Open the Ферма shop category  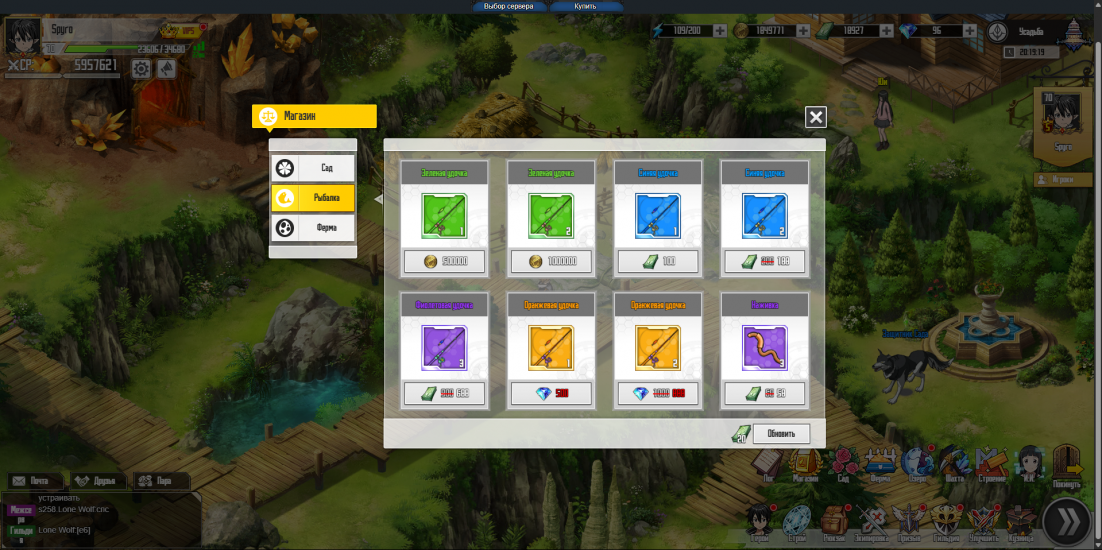[313, 227]
